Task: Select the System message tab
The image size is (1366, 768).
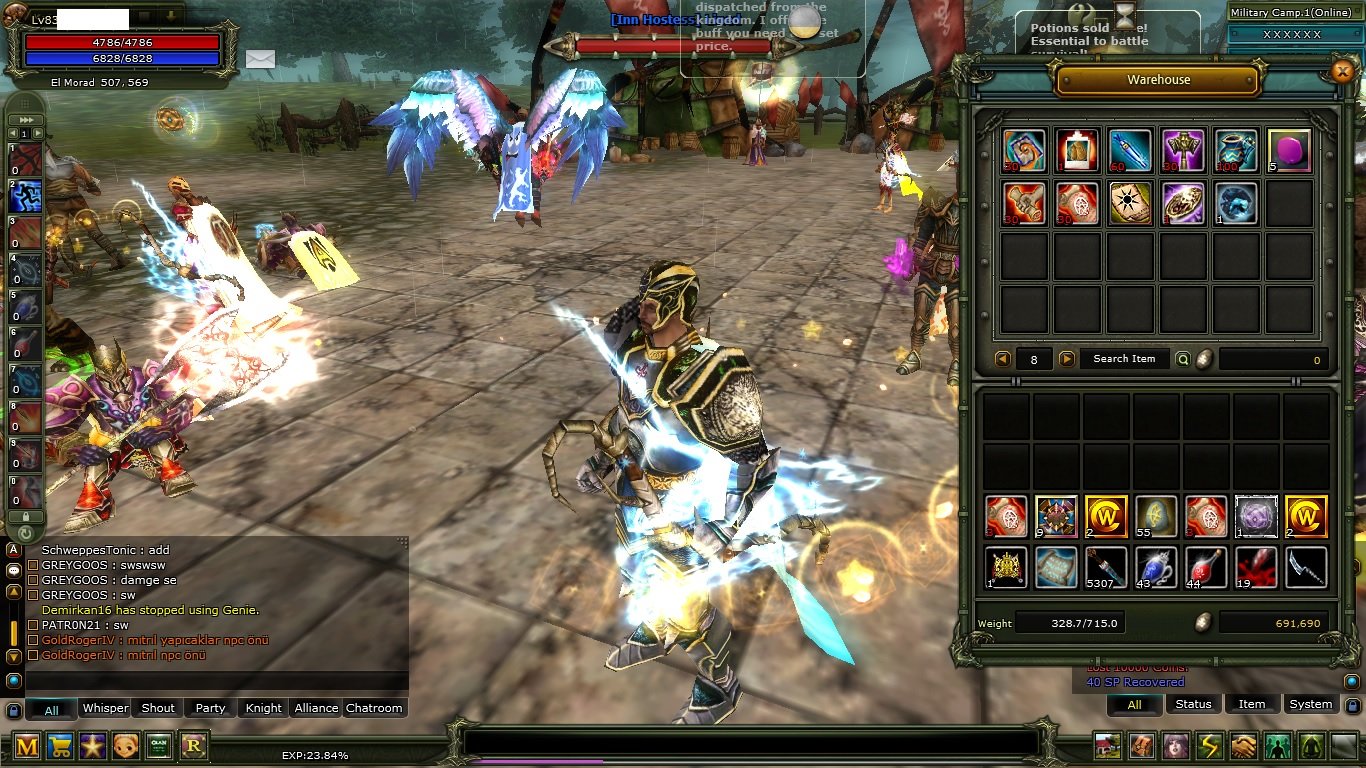Action: [1309, 704]
